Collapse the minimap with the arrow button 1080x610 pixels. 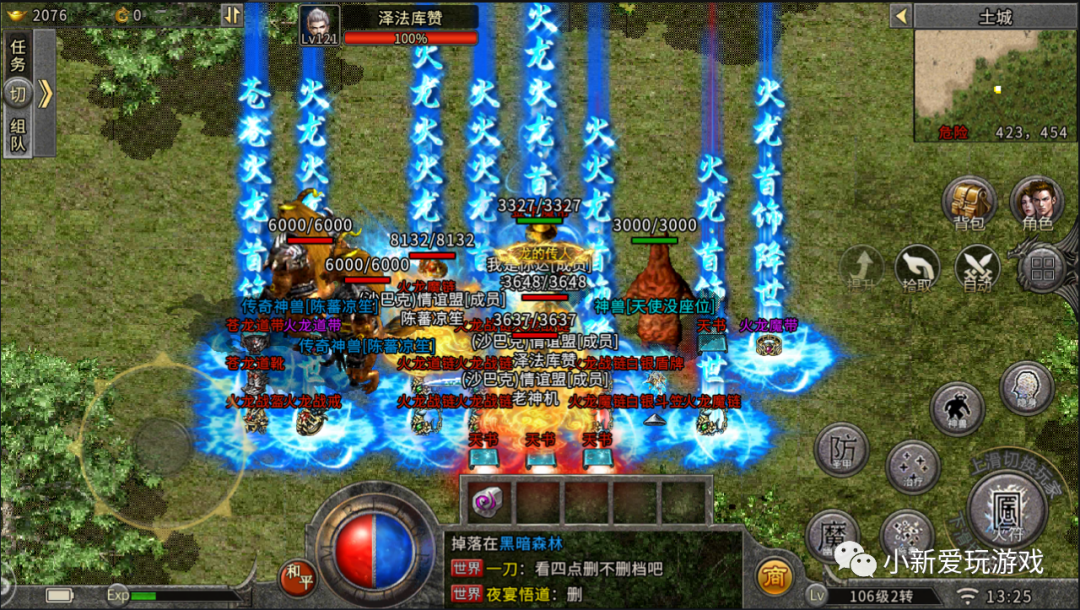tap(900, 16)
